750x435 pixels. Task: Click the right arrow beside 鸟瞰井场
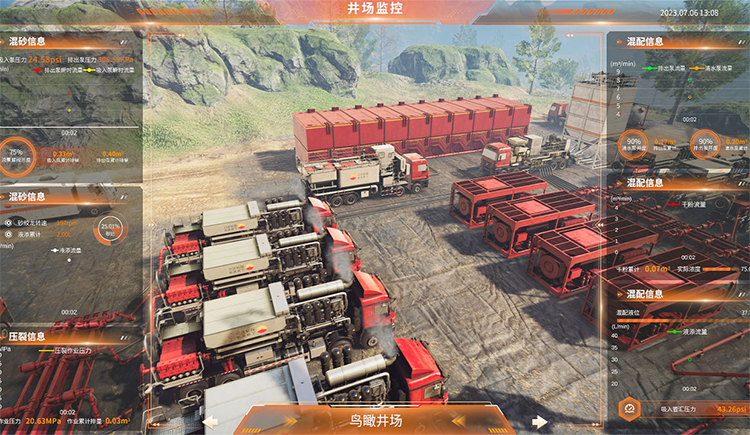pyautogui.click(x=539, y=422)
